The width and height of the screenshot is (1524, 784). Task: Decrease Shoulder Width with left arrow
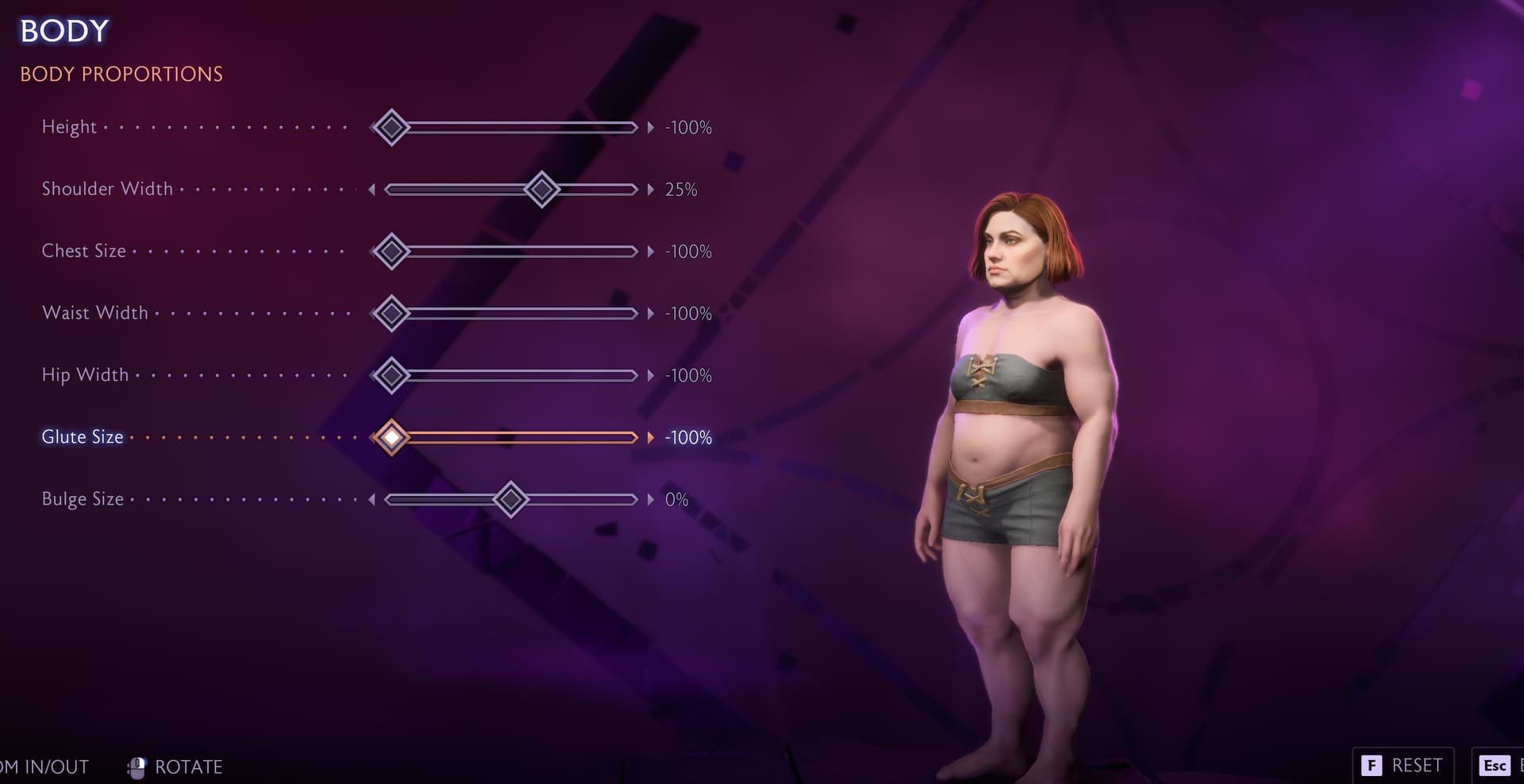pos(371,190)
